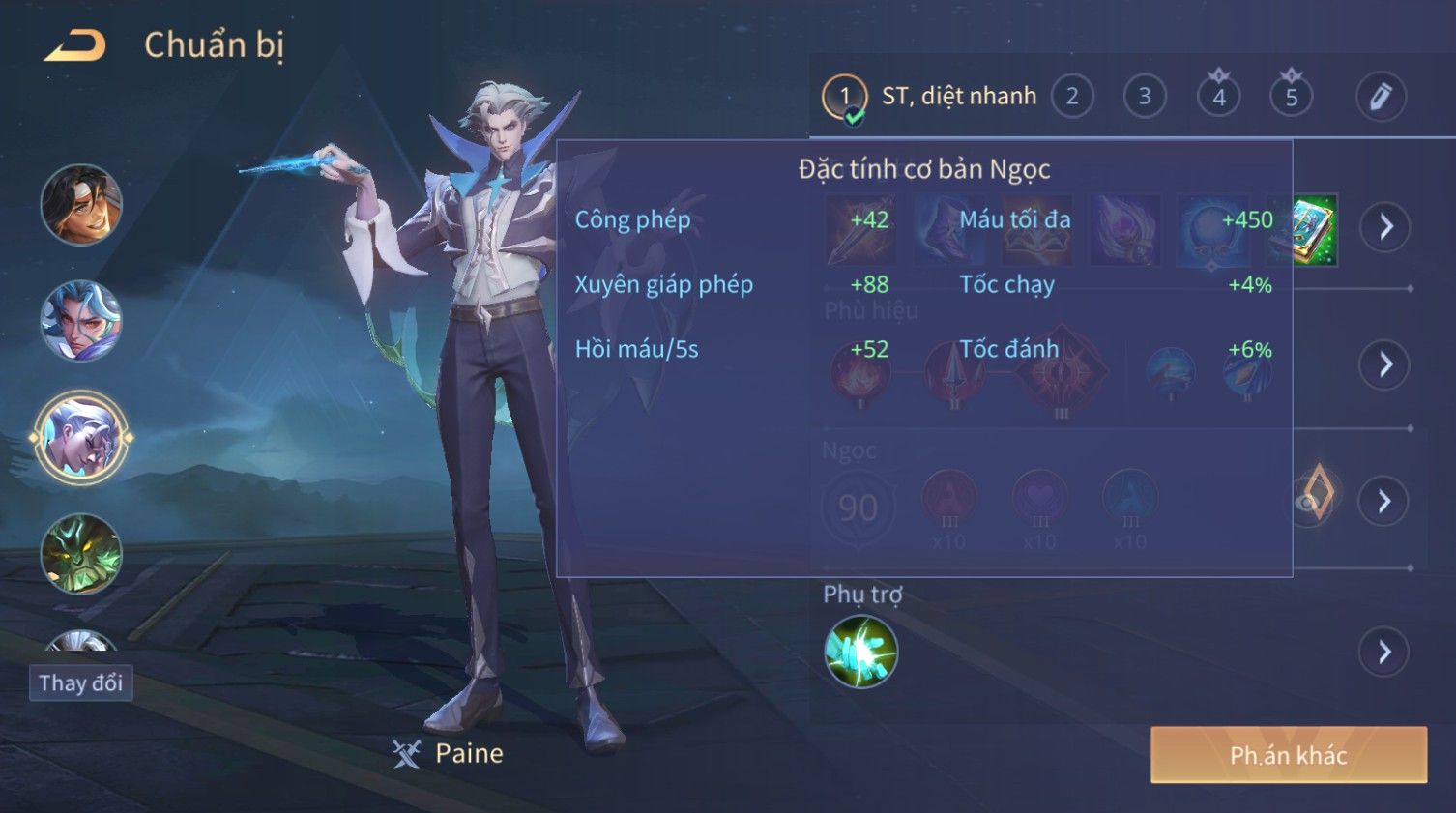
Task: Open loadout preset 5
Action: click(x=1292, y=97)
